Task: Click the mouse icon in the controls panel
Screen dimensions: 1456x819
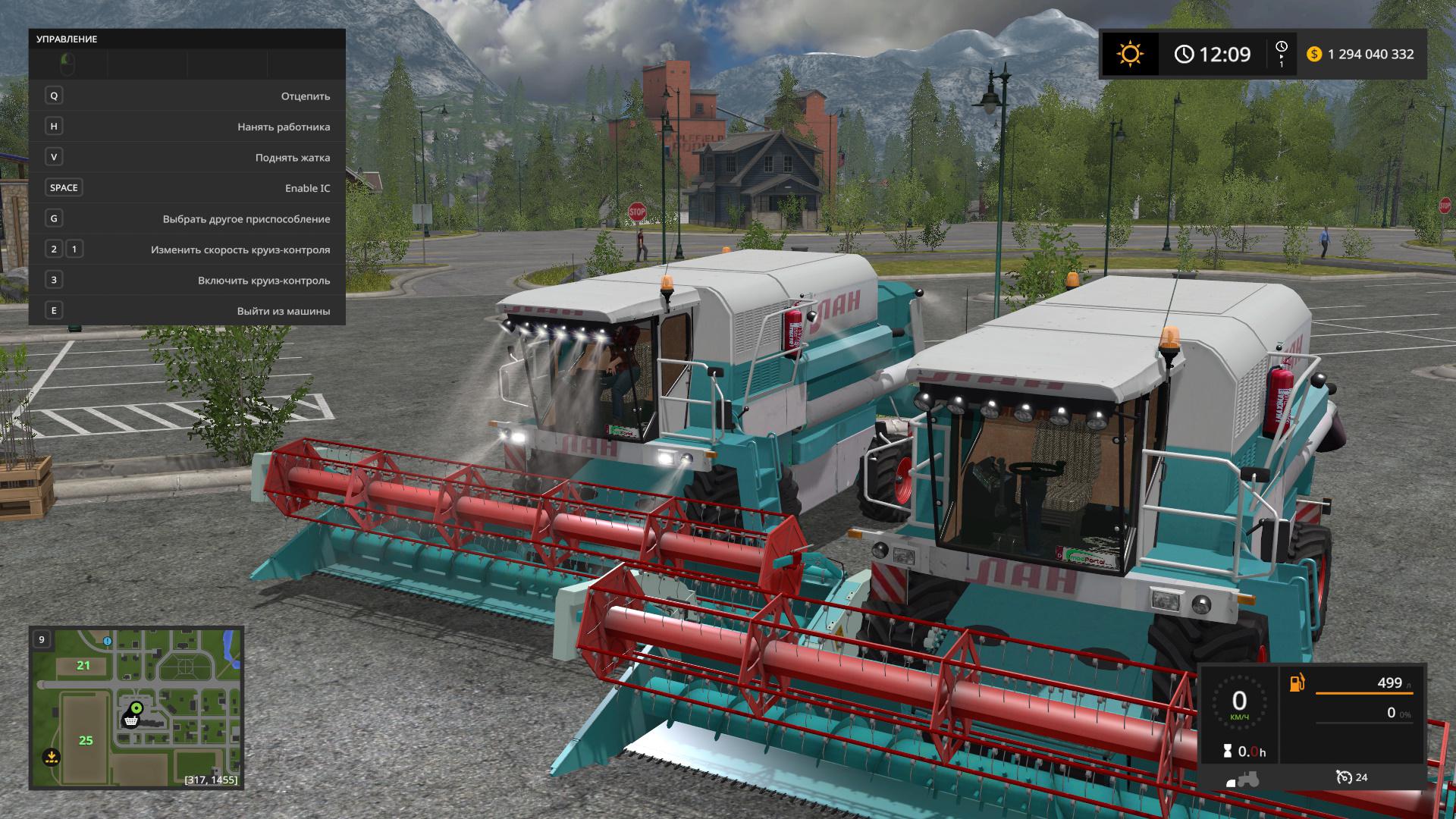Action: (x=67, y=64)
